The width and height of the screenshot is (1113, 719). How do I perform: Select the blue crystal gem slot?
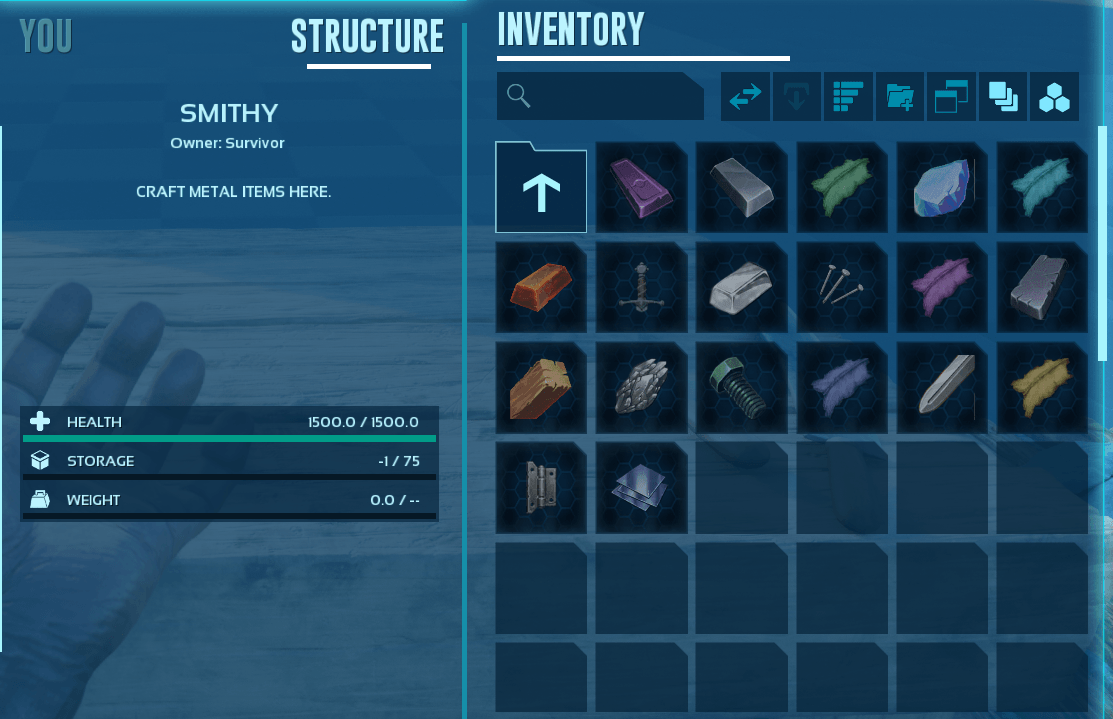942,188
